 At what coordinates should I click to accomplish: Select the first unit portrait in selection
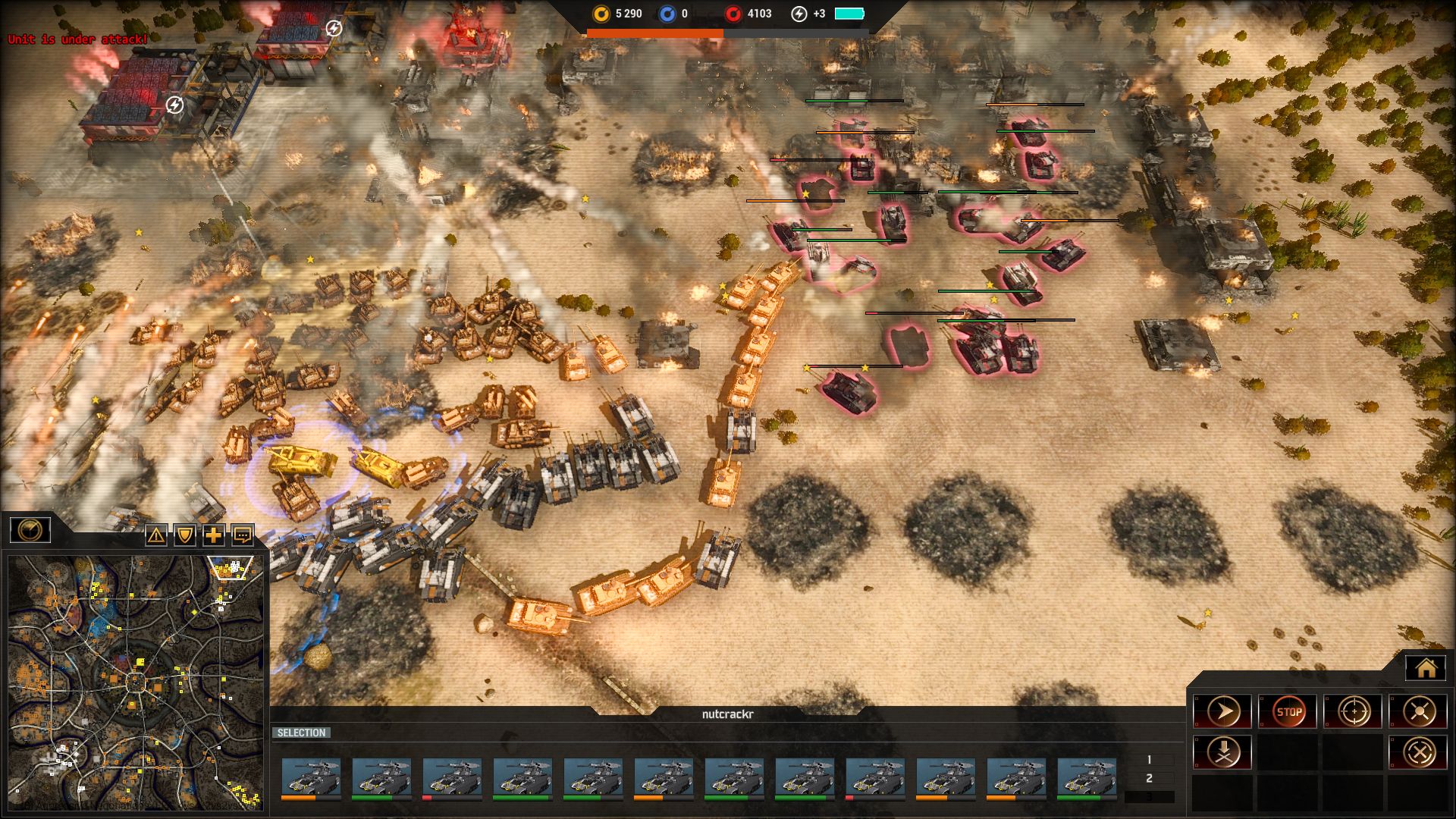tap(310, 777)
